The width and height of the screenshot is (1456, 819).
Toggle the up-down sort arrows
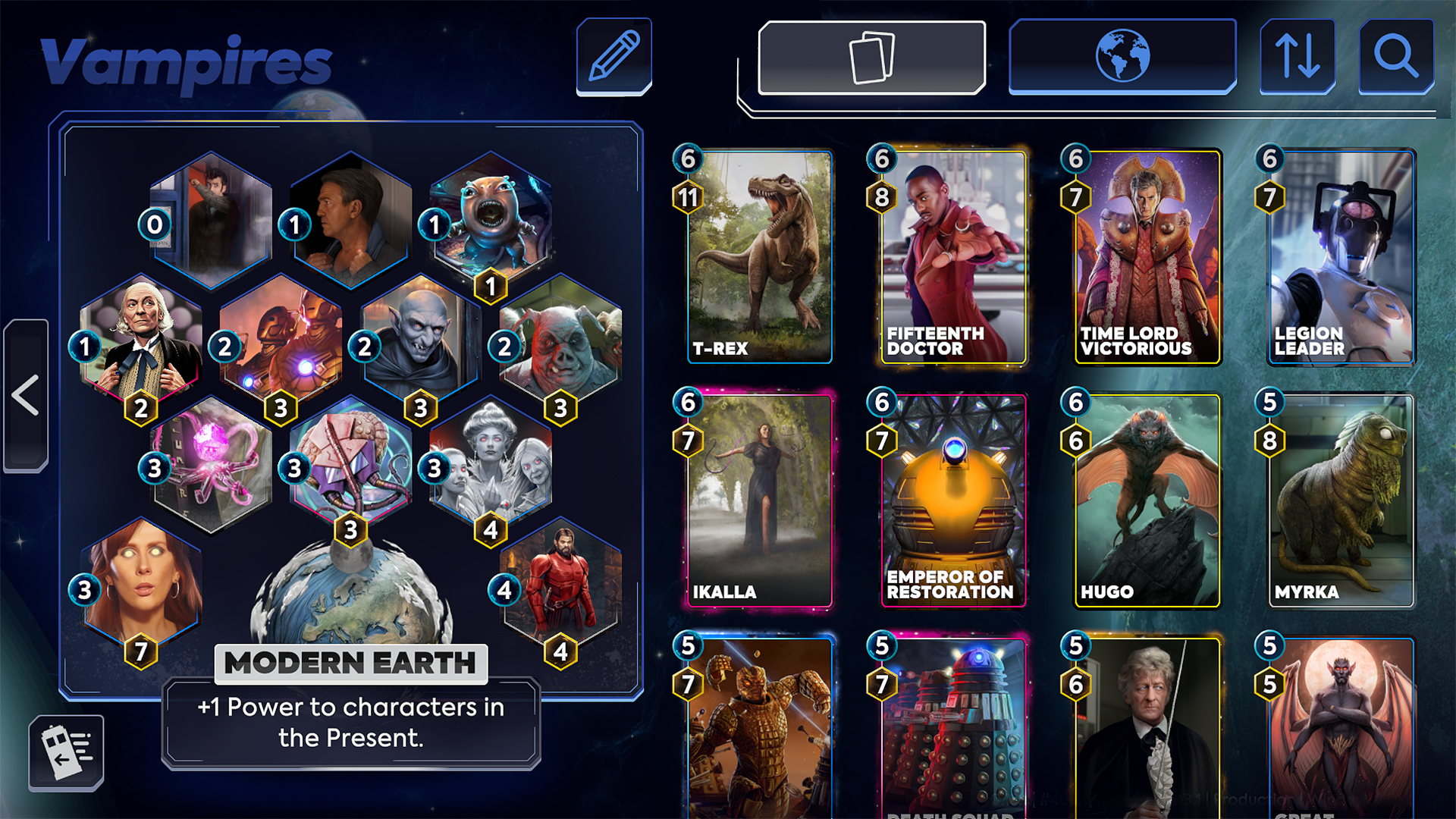1298,56
